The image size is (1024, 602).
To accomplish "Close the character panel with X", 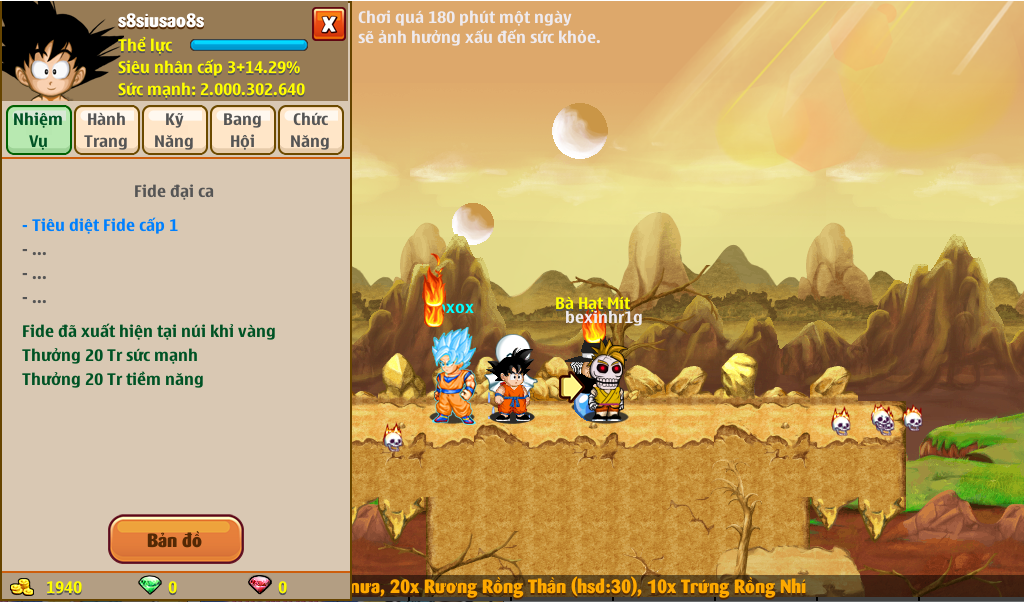I will click(x=328, y=24).
